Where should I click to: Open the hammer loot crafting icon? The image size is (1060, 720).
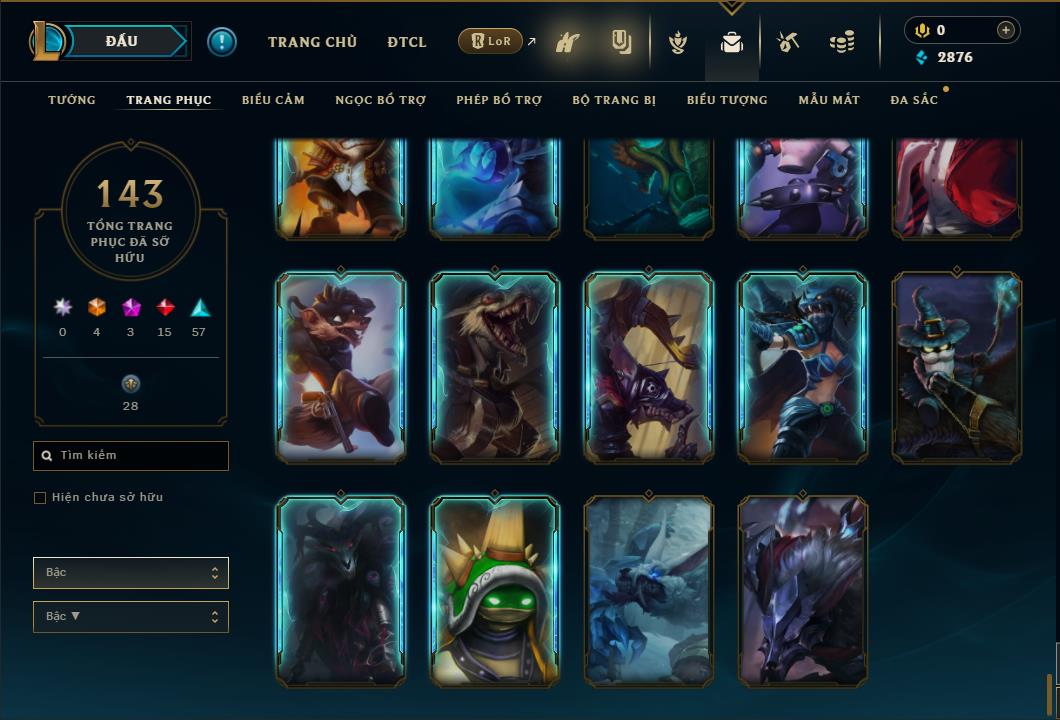click(x=788, y=43)
